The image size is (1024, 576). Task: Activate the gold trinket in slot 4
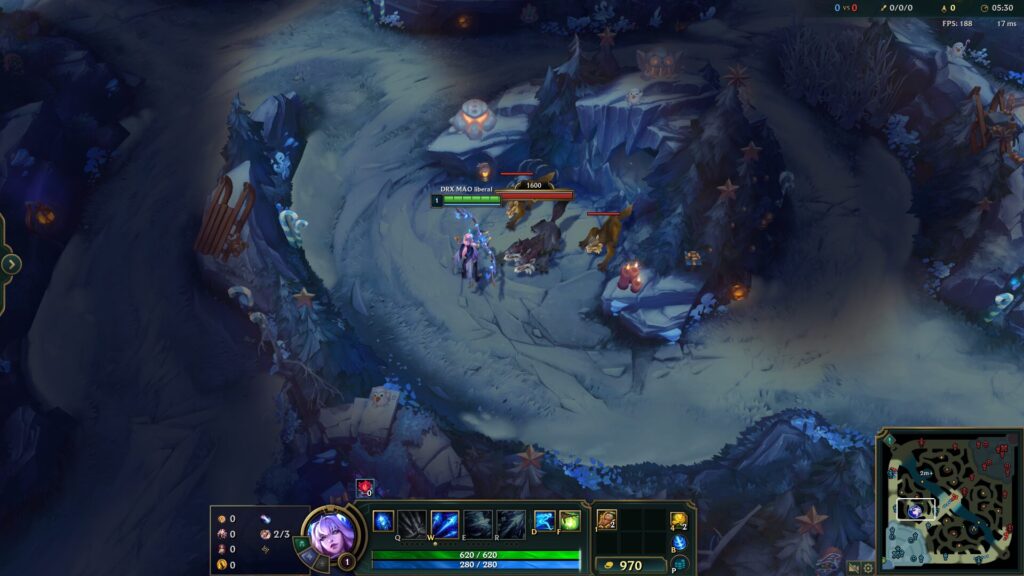point(679,520)
